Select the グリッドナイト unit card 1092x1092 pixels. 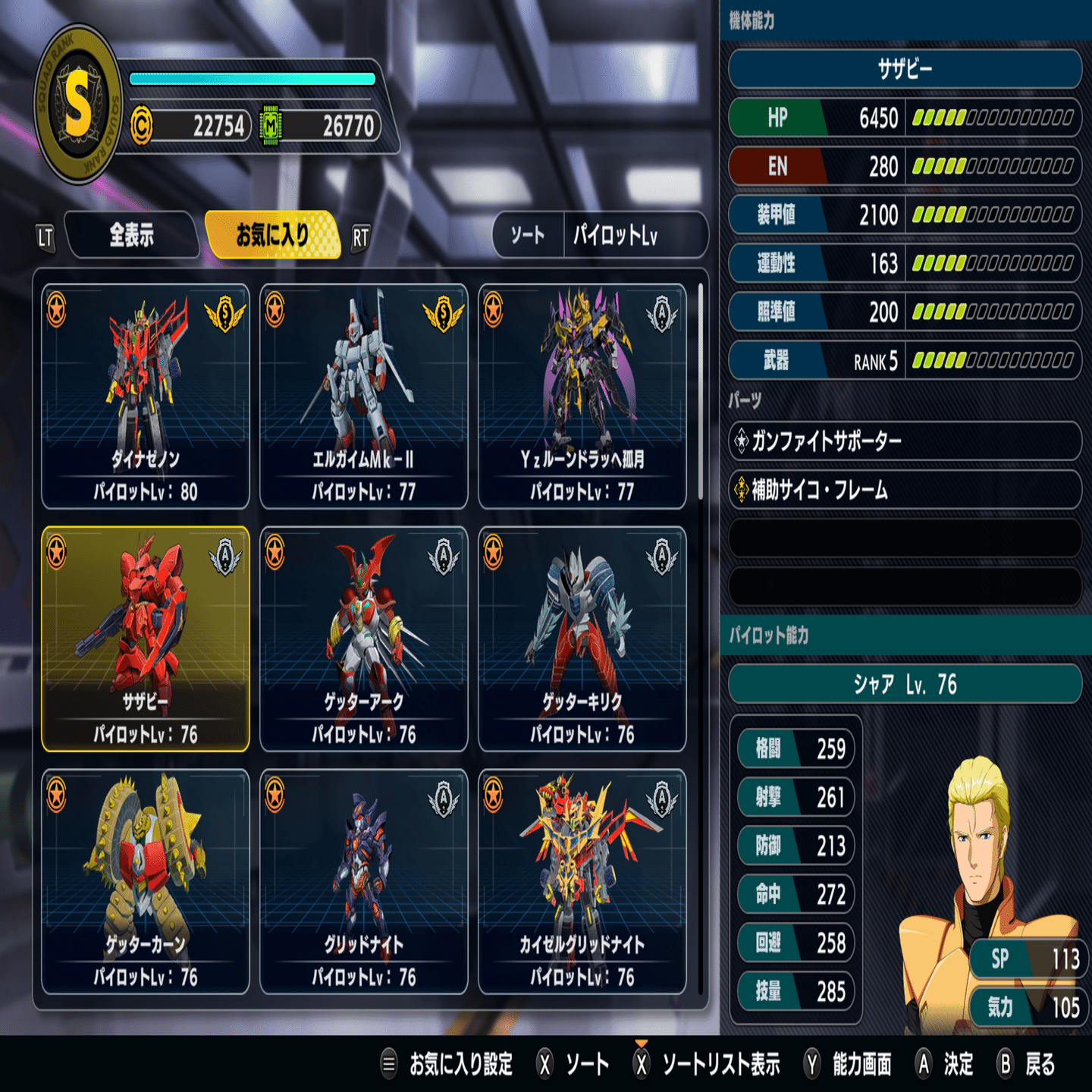click(364, 881)
